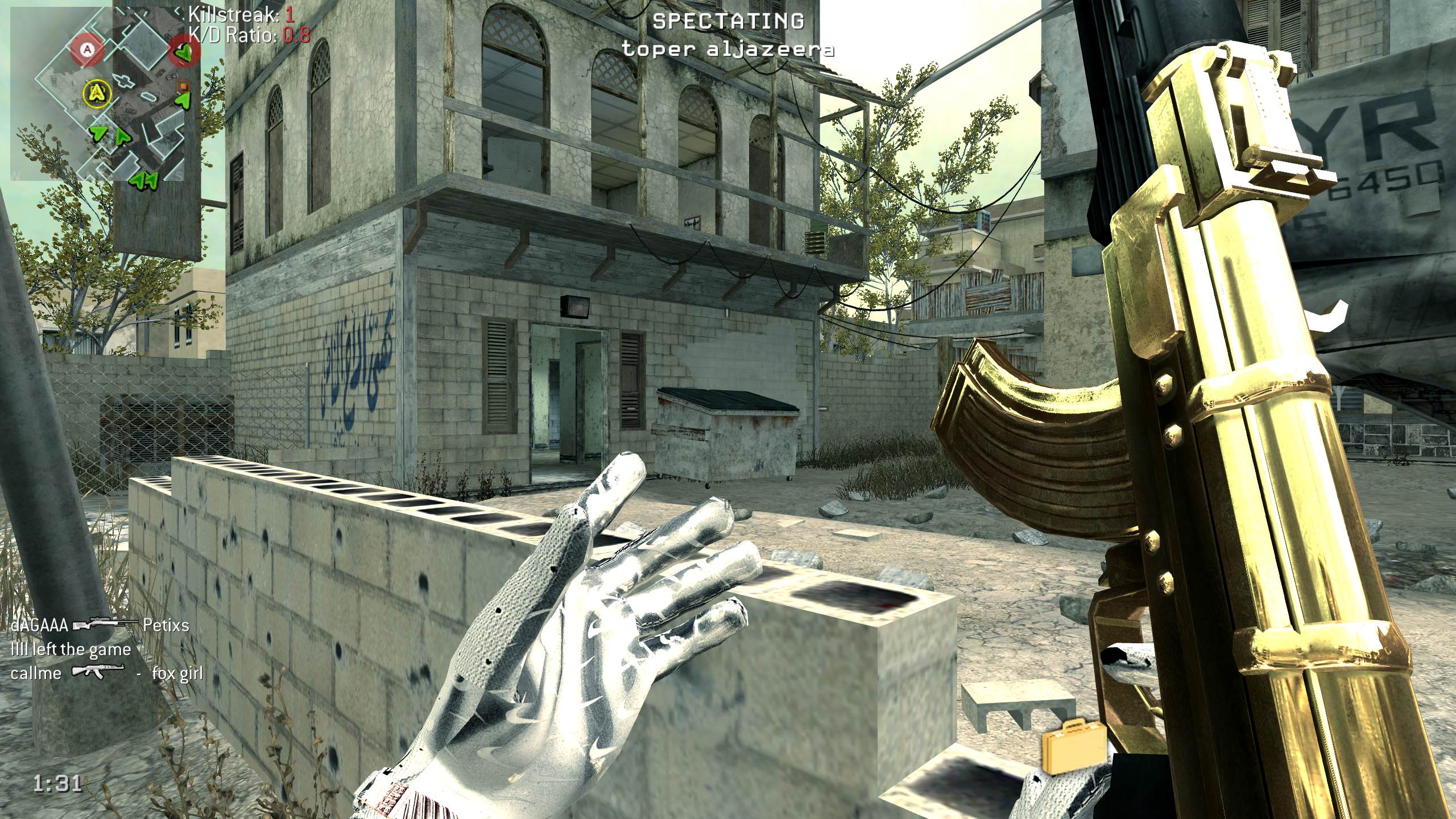Viewport: 1456px width, 819px height.
Task: Click the dAGAAA sniper kill feed entry
Action: tap(100, 626)
